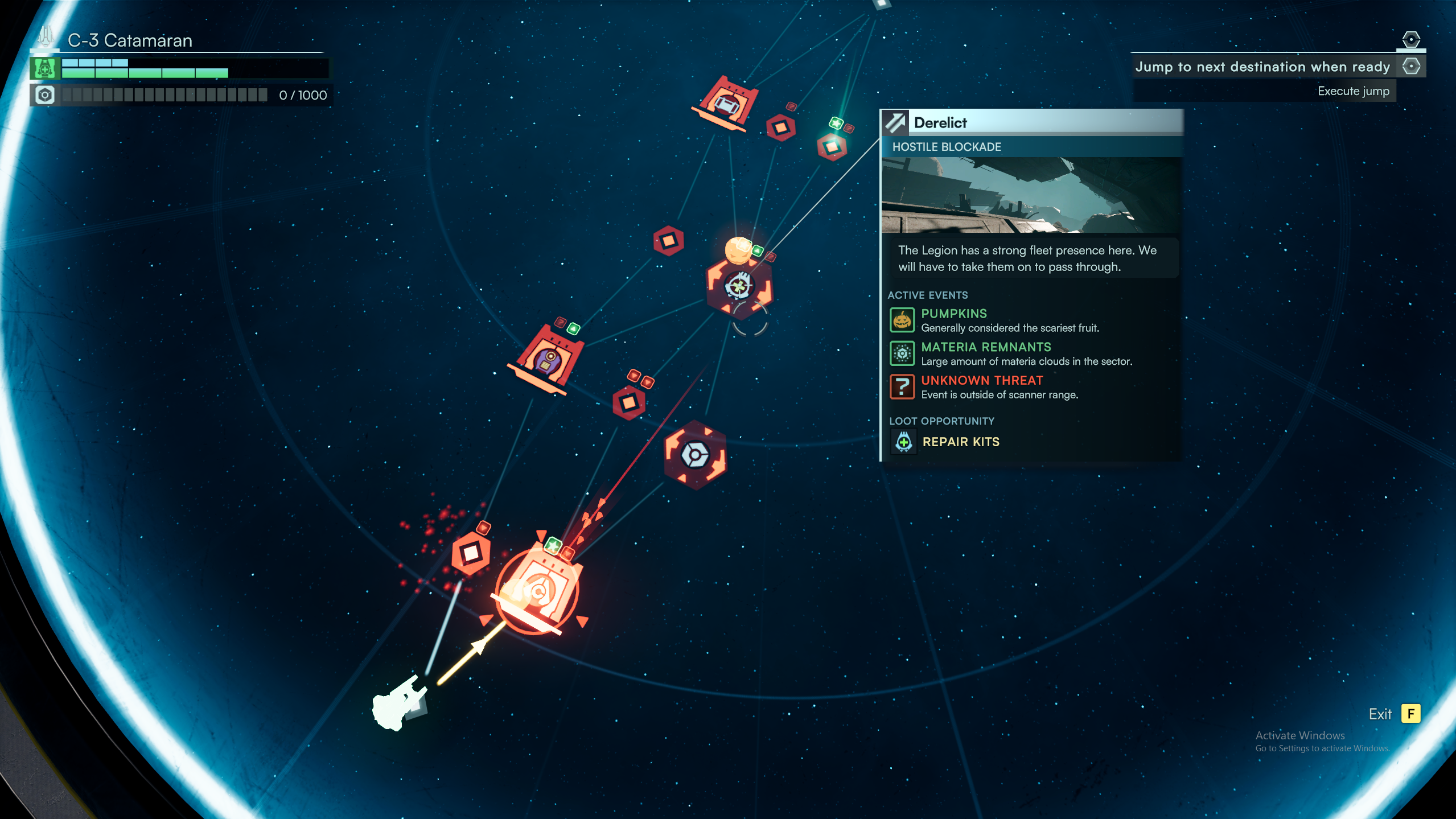Screen dimensions: 1456x819
Task: Choose the map node with purple icon
Action: 548,359
